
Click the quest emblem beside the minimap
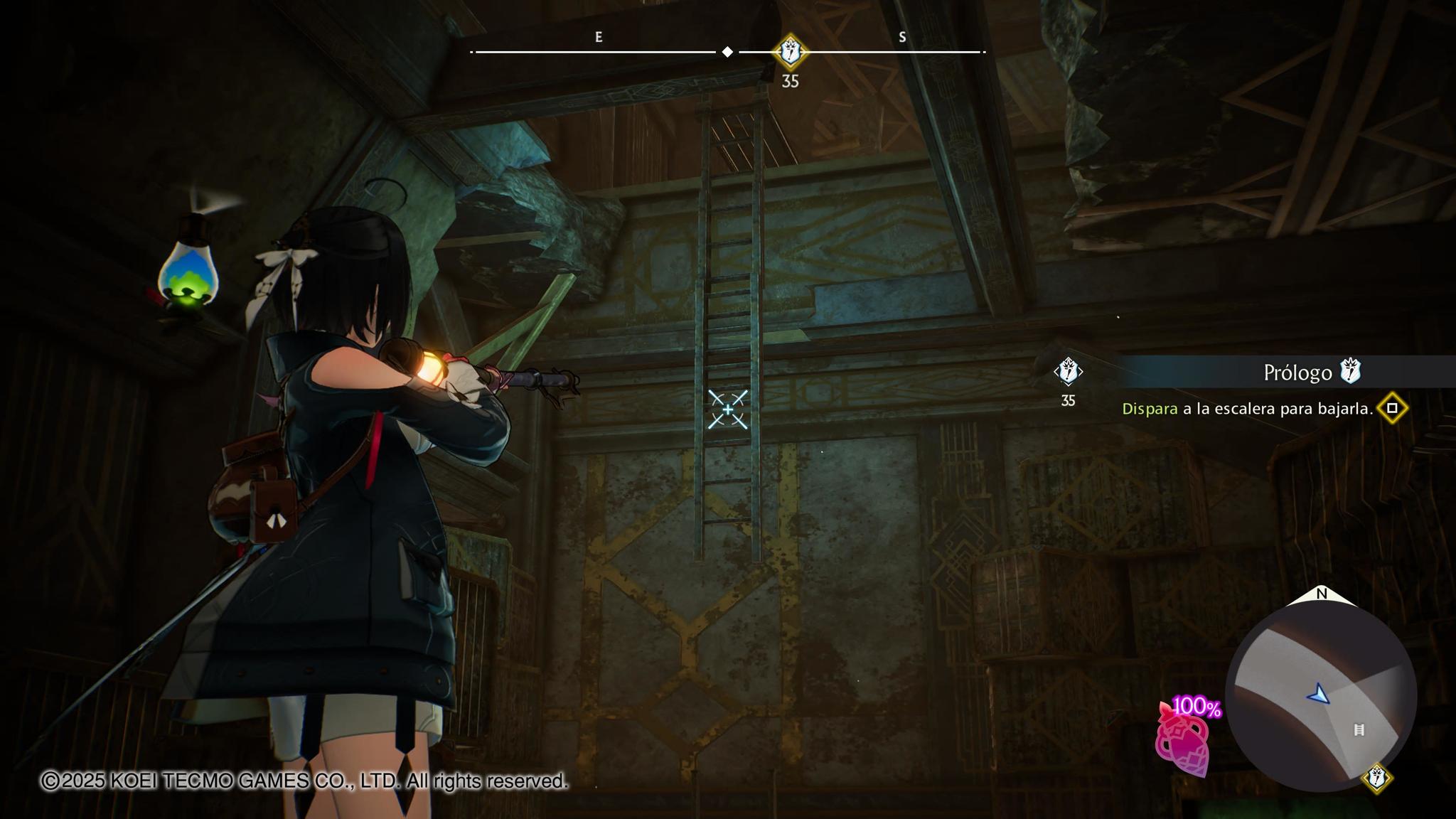[x=1376, y=777]
